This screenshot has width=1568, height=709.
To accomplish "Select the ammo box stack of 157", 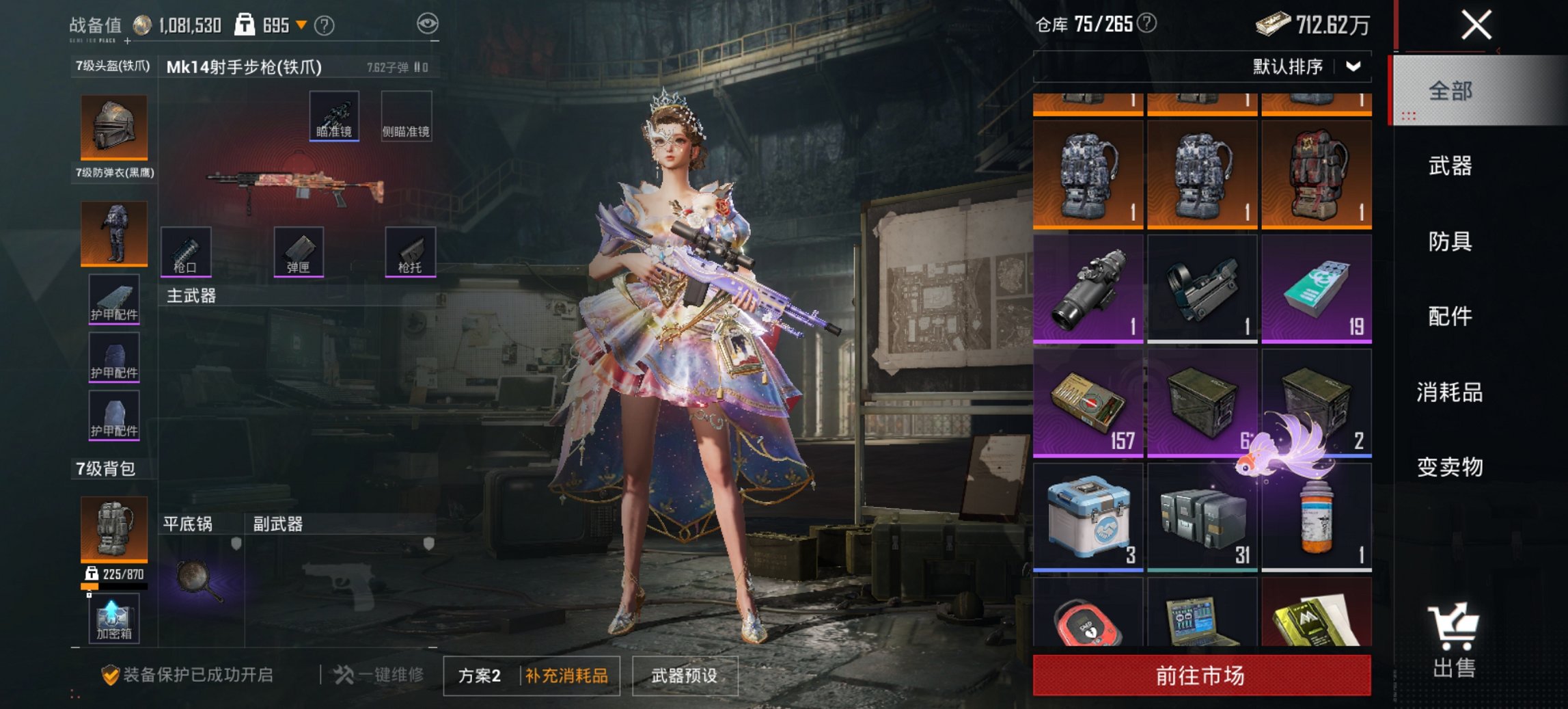I will [1088, 402].
